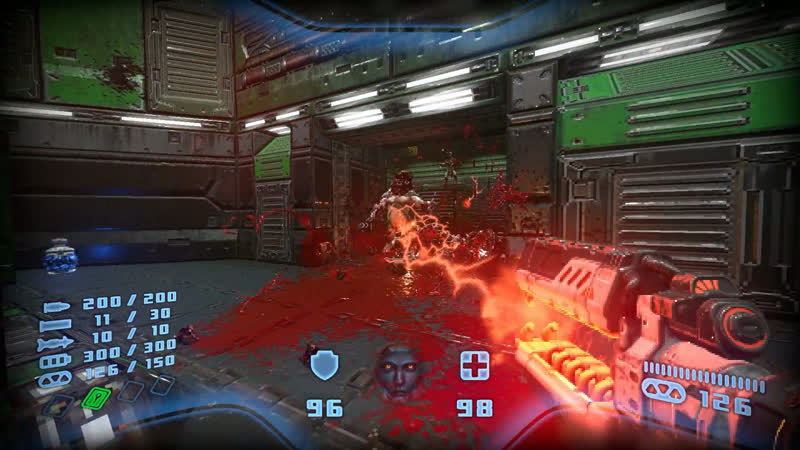The image size is (800, 450).
Task: Click the health cross icon
Action: point(473,365)
